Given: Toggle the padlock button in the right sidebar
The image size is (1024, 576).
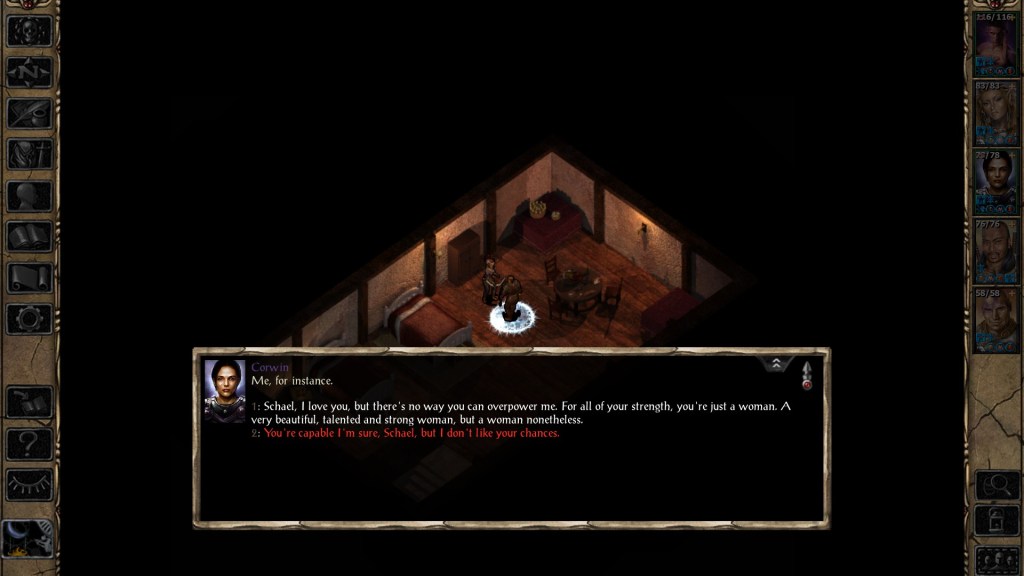Looking at the screenshot, I should click(996, 521).
